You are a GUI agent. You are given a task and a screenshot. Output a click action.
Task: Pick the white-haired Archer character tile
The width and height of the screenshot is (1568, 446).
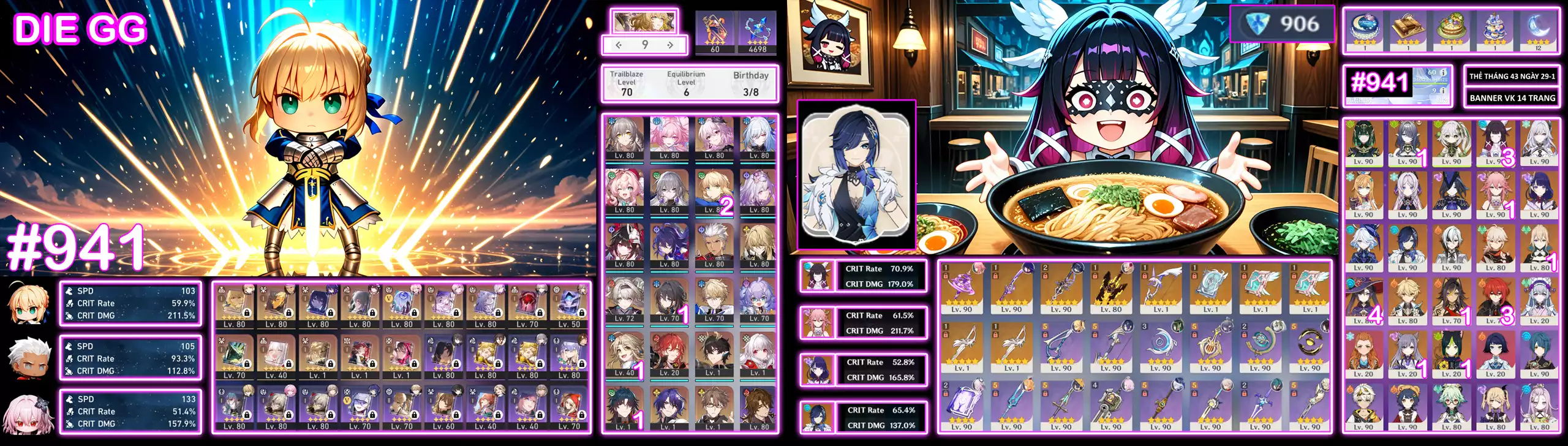[x=714, y=245]
